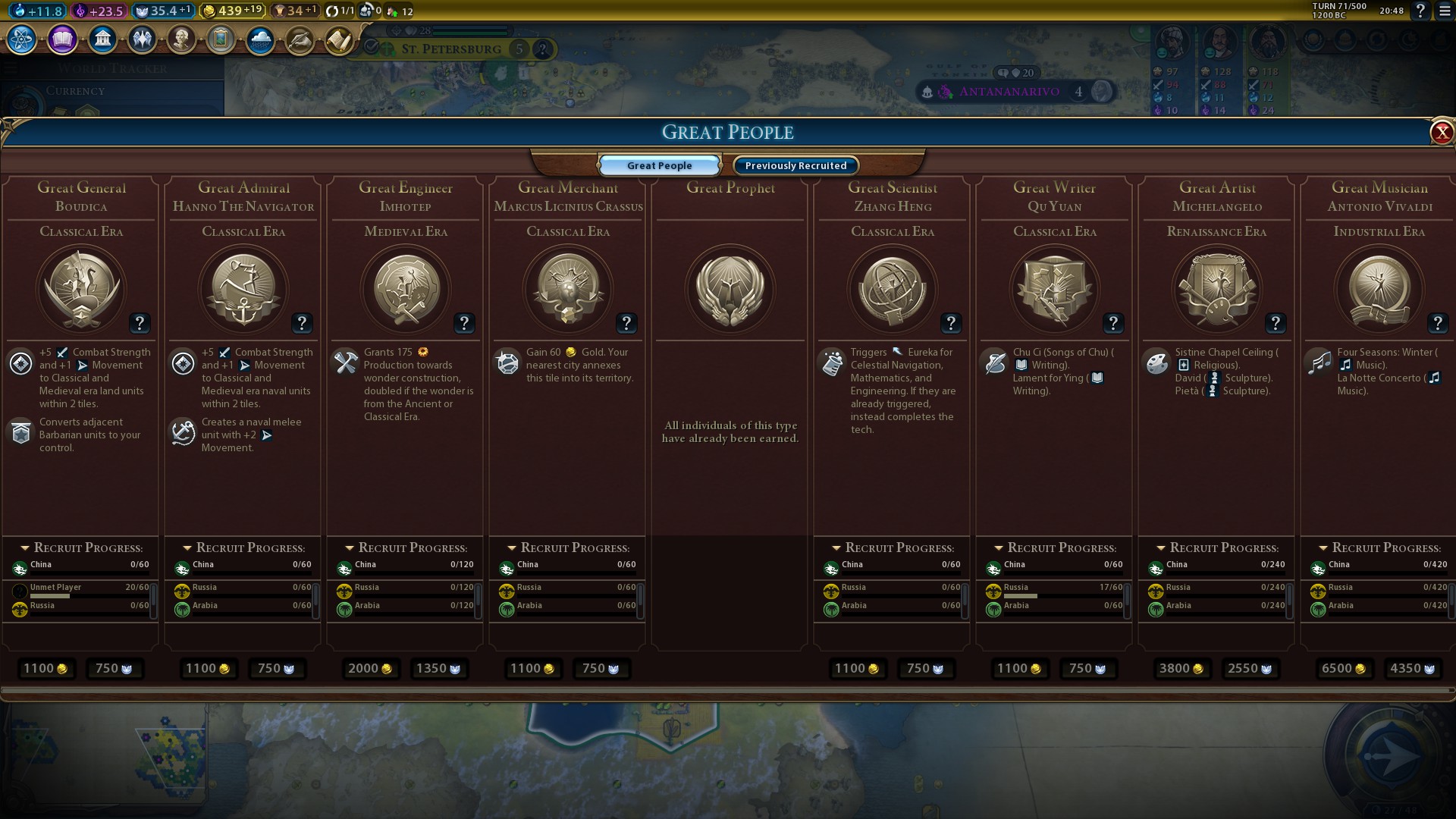Screen dimensions: 1456x819
Task: Open the main game menu
Action: click(1445, 11)
